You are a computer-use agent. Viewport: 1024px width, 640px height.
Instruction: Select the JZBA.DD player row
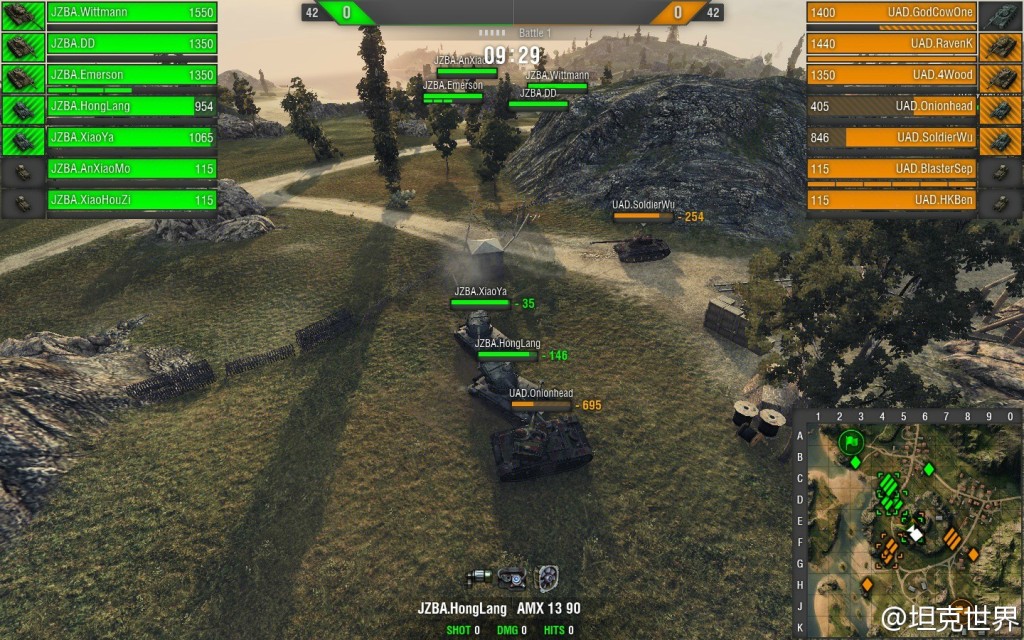point(132,44)
